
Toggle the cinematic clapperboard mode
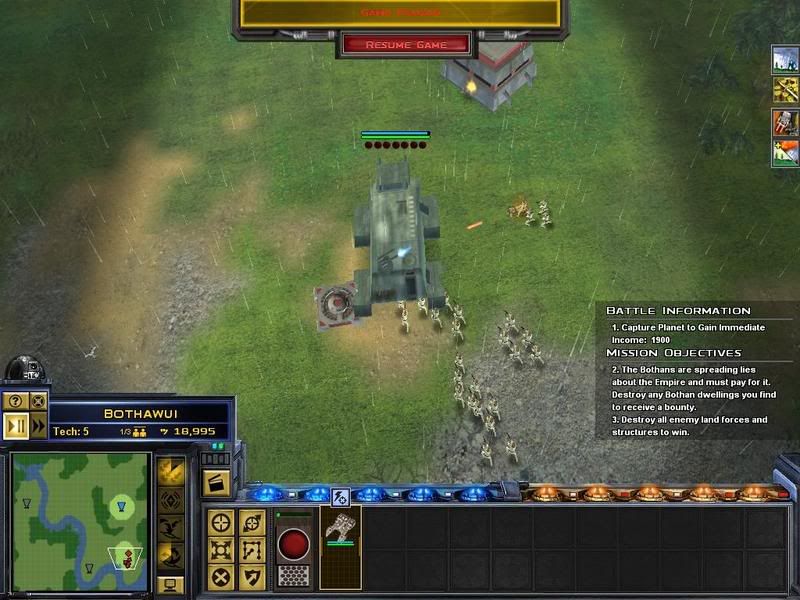pos(216,483)
